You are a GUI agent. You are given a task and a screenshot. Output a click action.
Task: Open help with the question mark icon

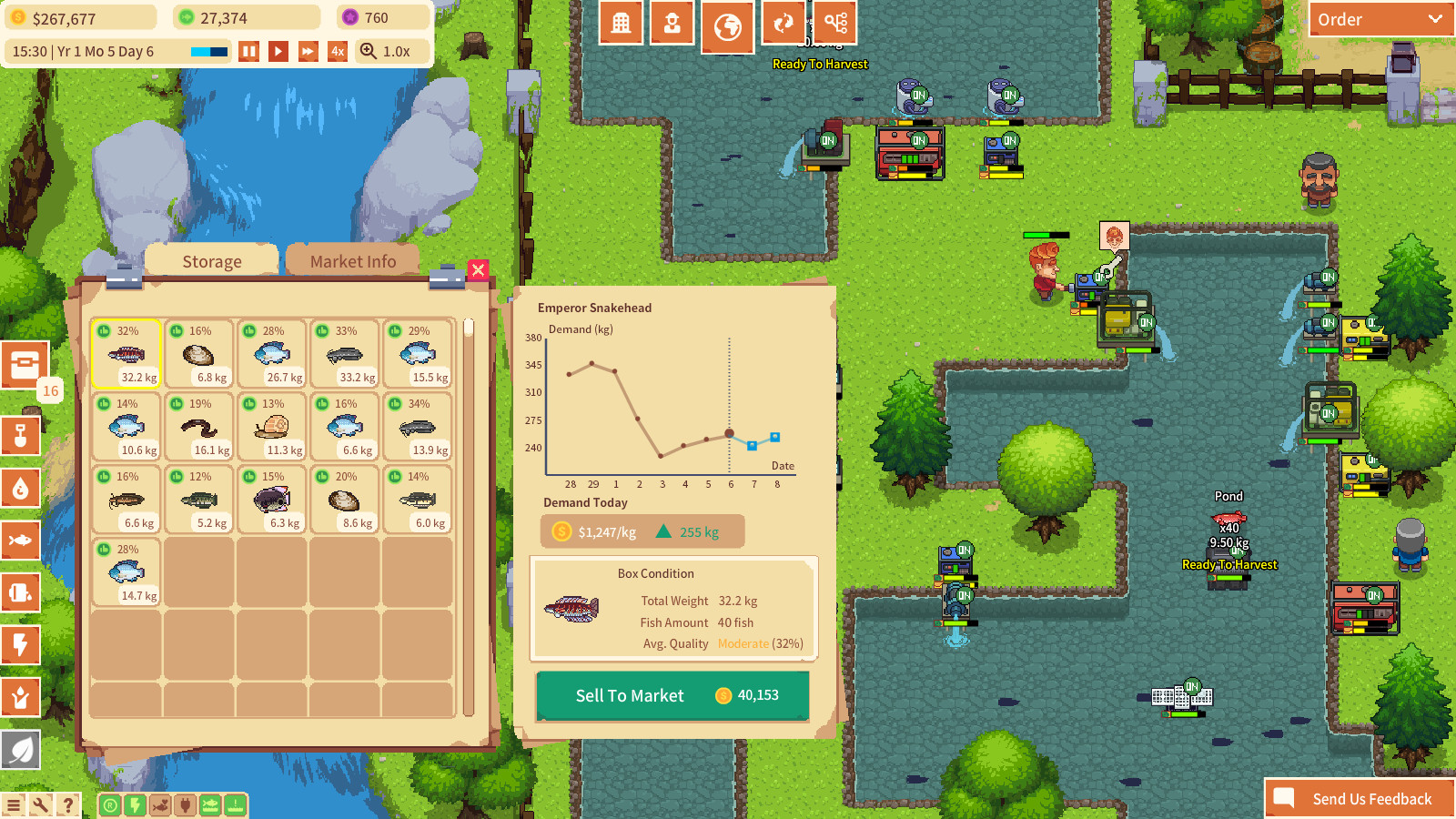68,804
